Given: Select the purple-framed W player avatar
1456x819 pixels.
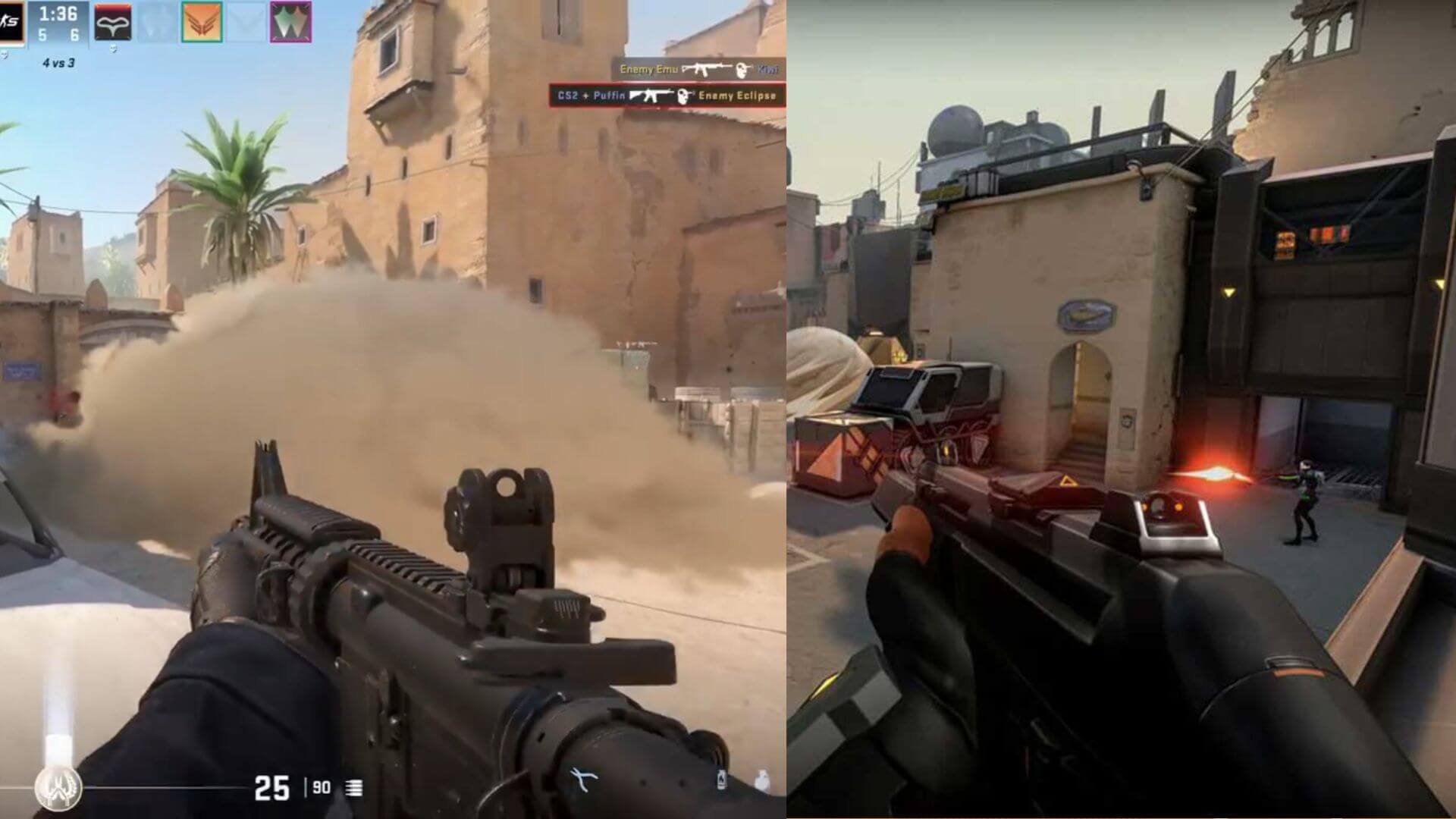Looking at the screenshot, I should [x=290, y=22].
